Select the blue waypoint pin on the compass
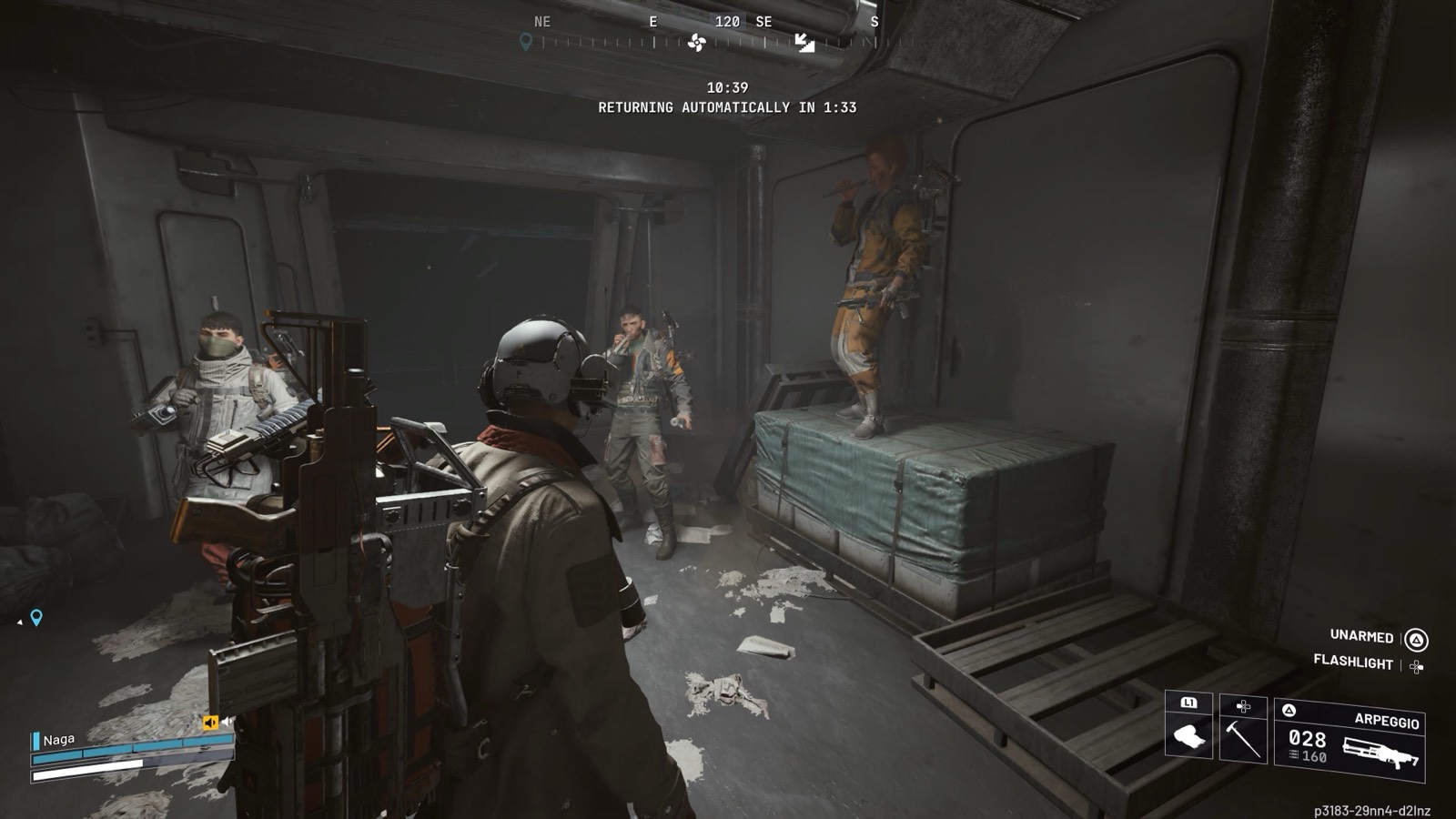 [525, 42]
